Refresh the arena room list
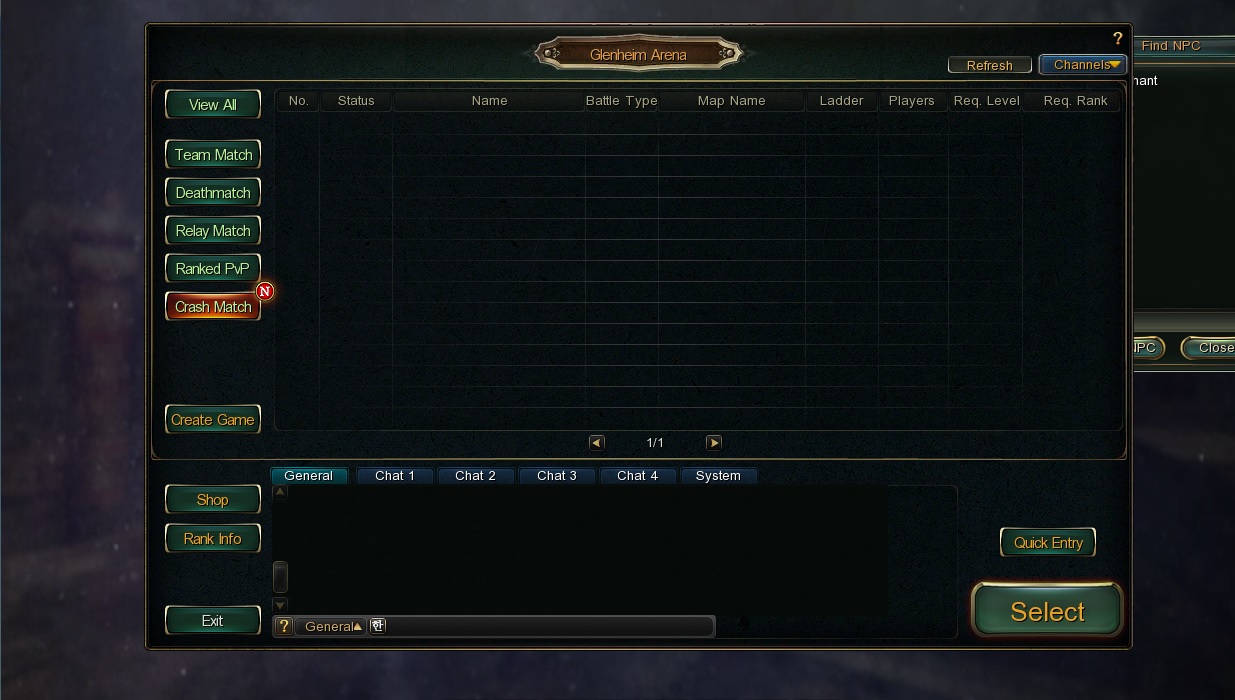 pyautogui.click(x=989, y=65)
